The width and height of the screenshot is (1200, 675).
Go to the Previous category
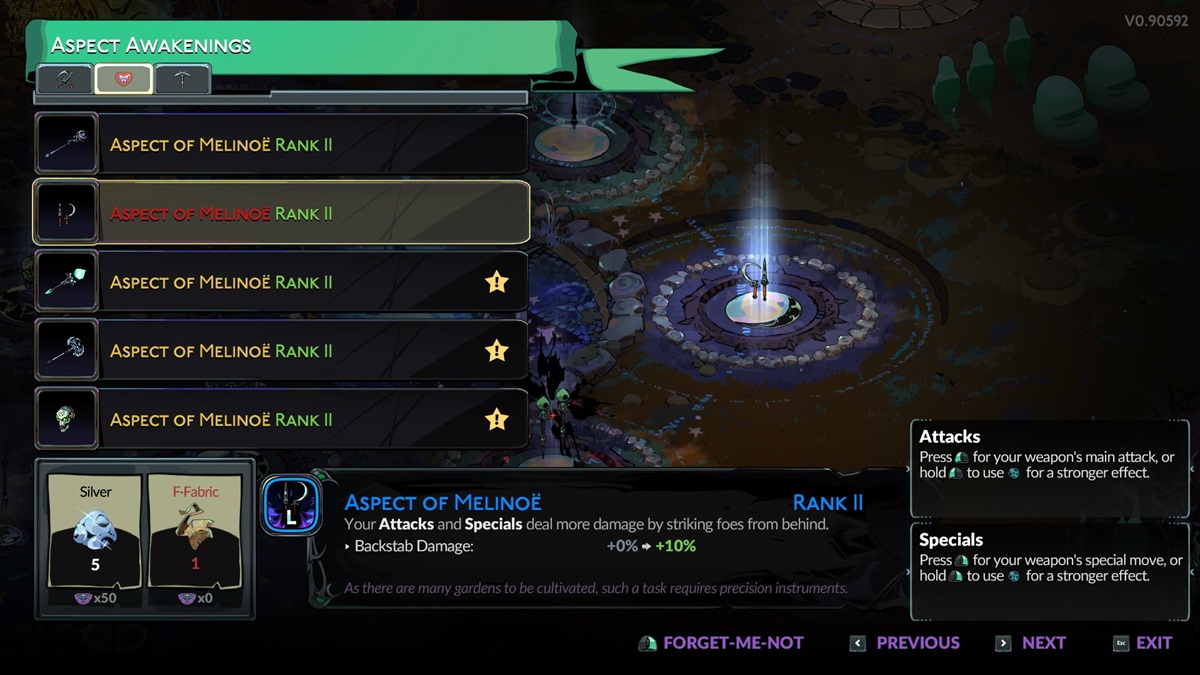[x=905, y=643]
